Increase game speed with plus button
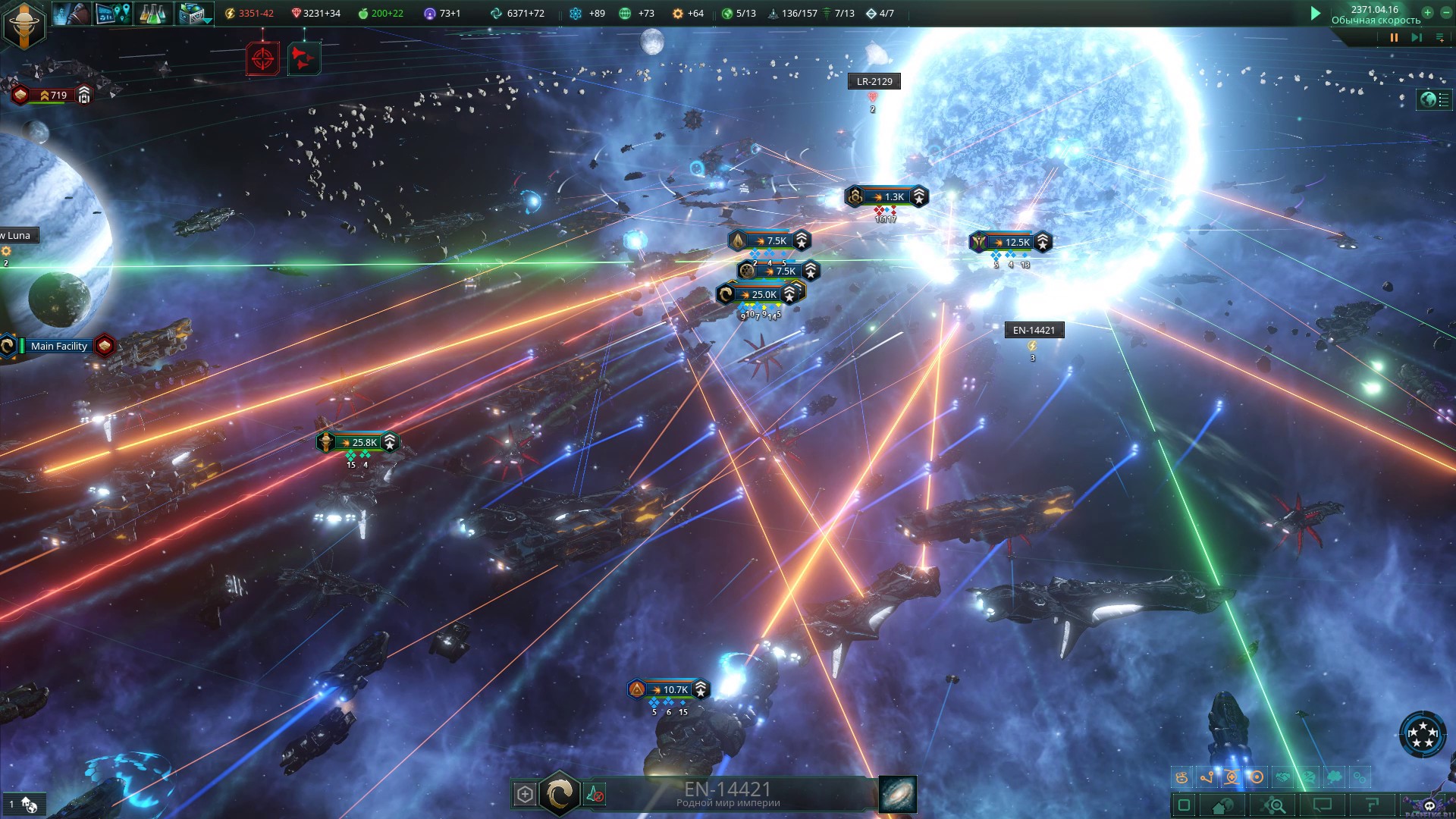The height and width of the screenshot is (819, 1456). tap(1427, 12)
